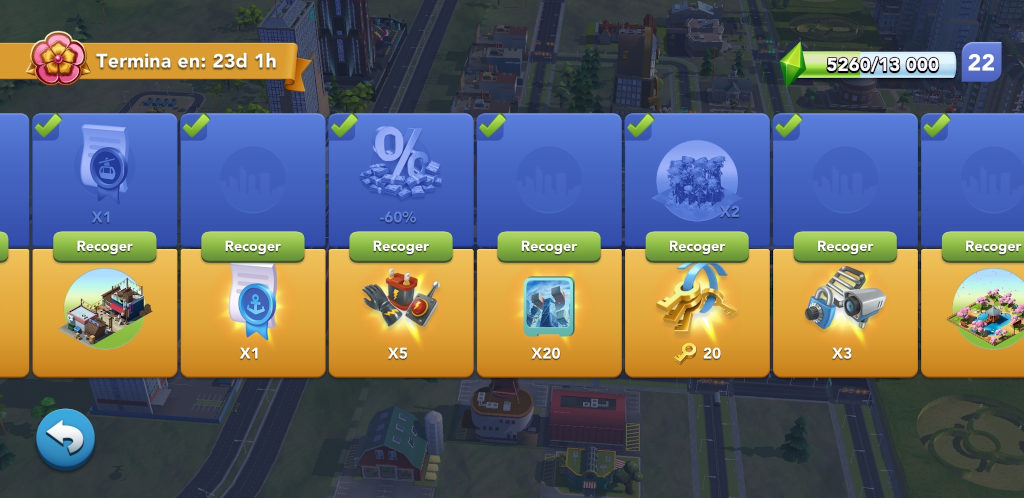Select the golden keys reward icon
The height and width of the screenshot is (498, 1024).
click(x=696, y=300)
